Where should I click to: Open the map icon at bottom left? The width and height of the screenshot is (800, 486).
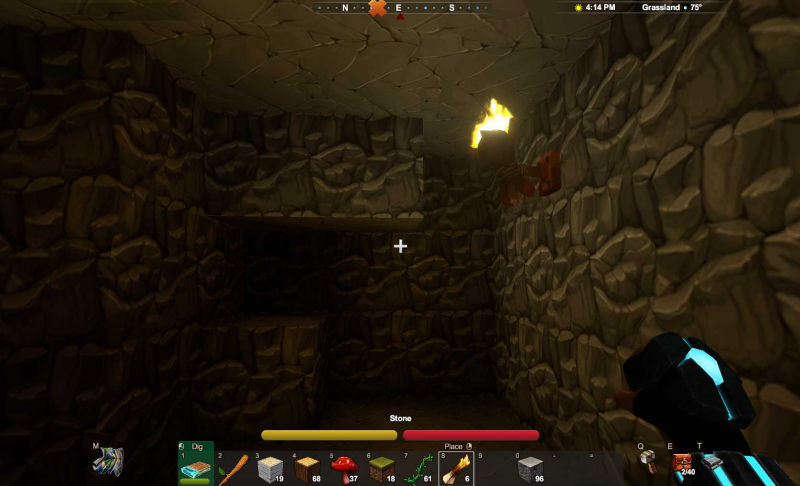click(107, 462)
